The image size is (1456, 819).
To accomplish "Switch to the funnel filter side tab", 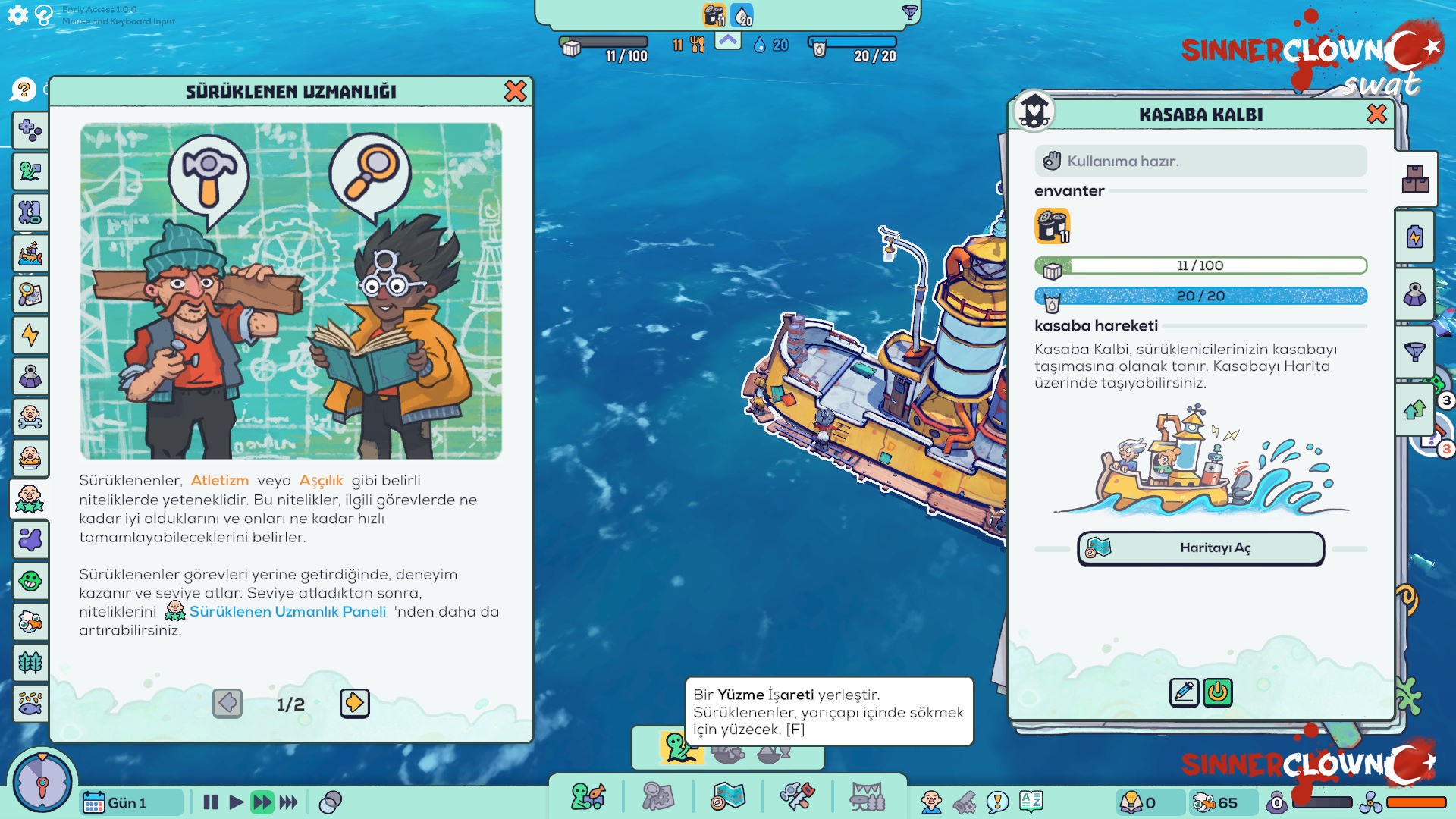I will click(1415, 352).
